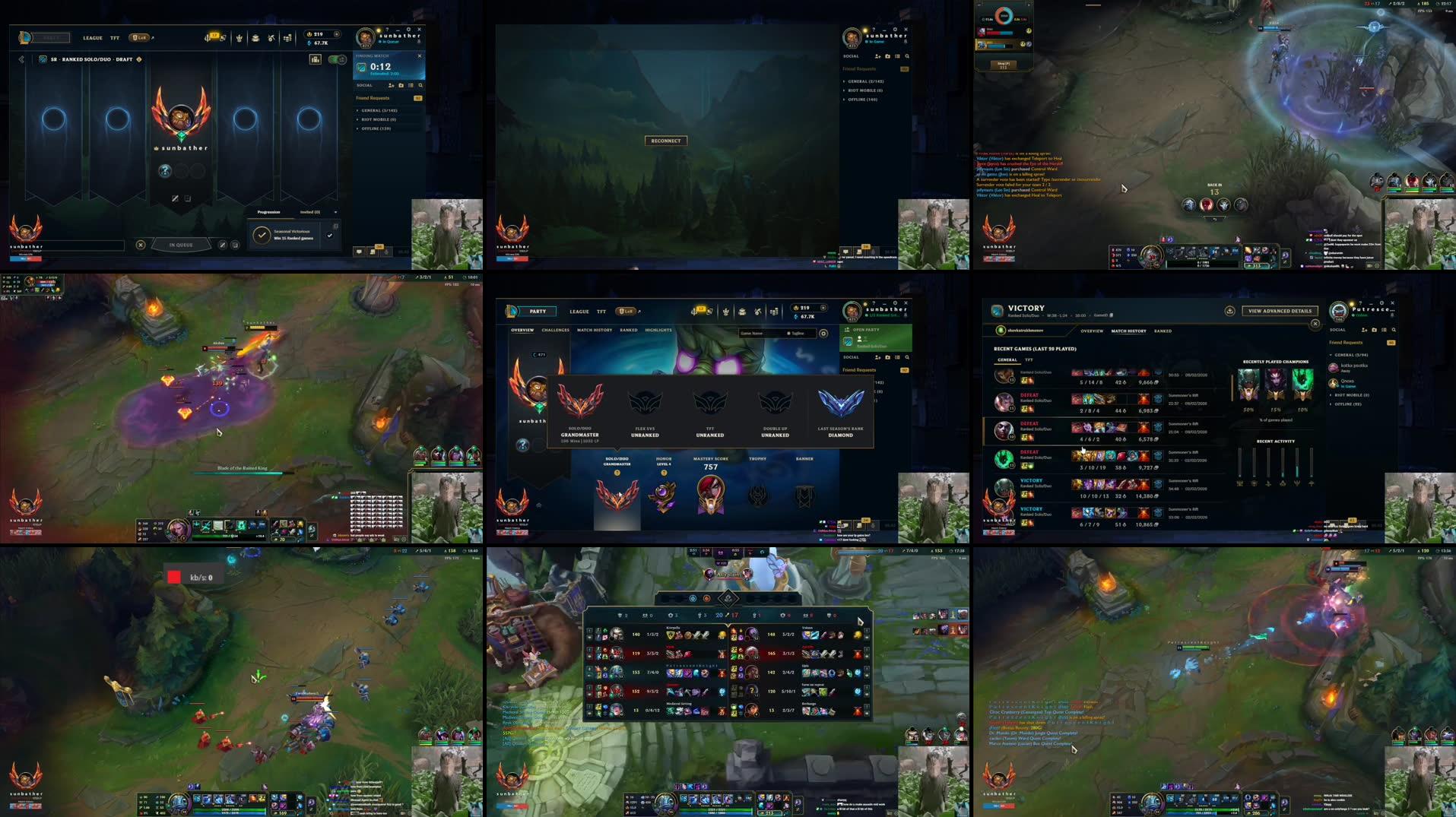1456x817 pixels.
Task: Open the Highlights profile tab
Action: pos(658,331)
